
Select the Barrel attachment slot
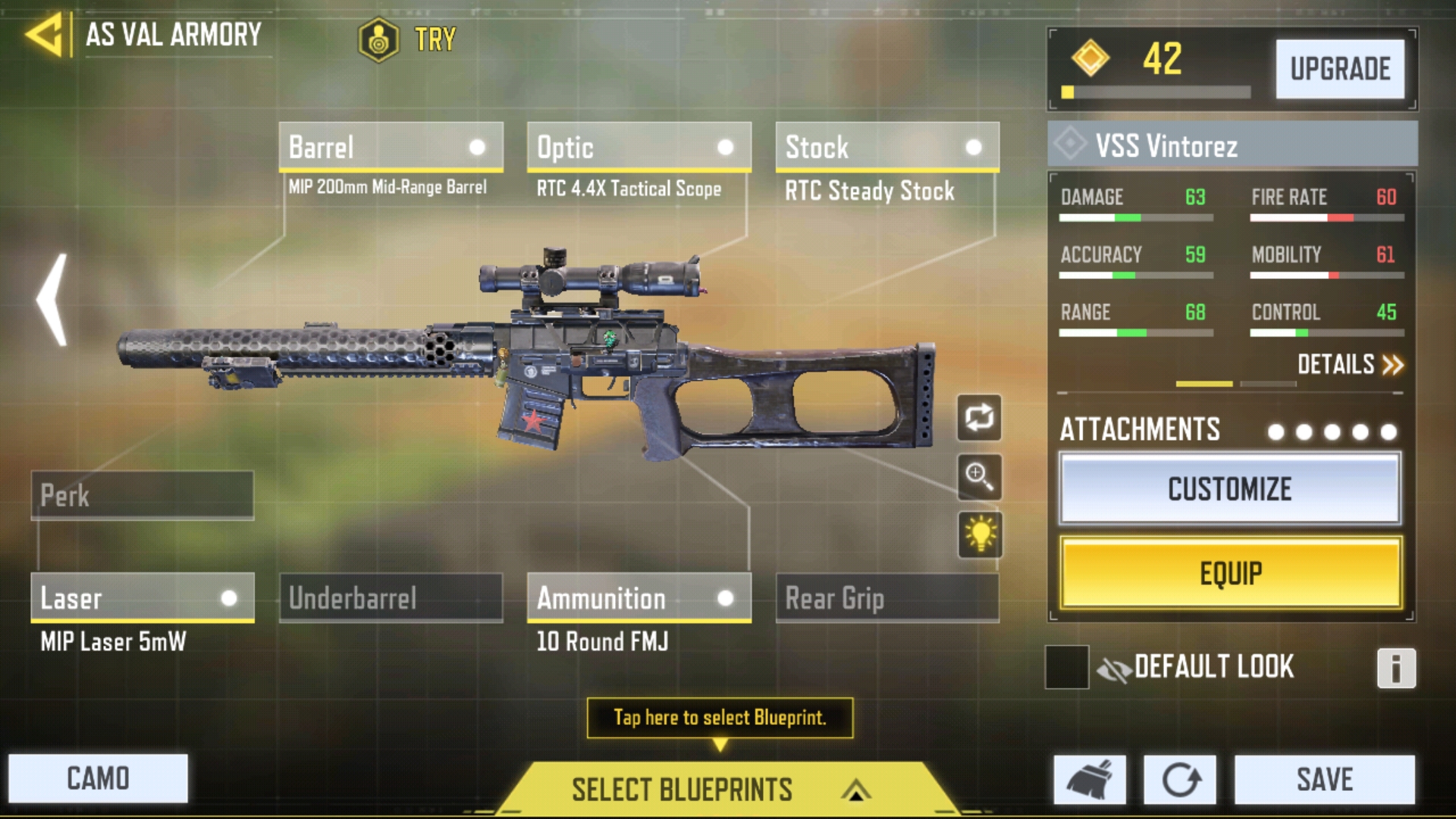coord(391,147)
